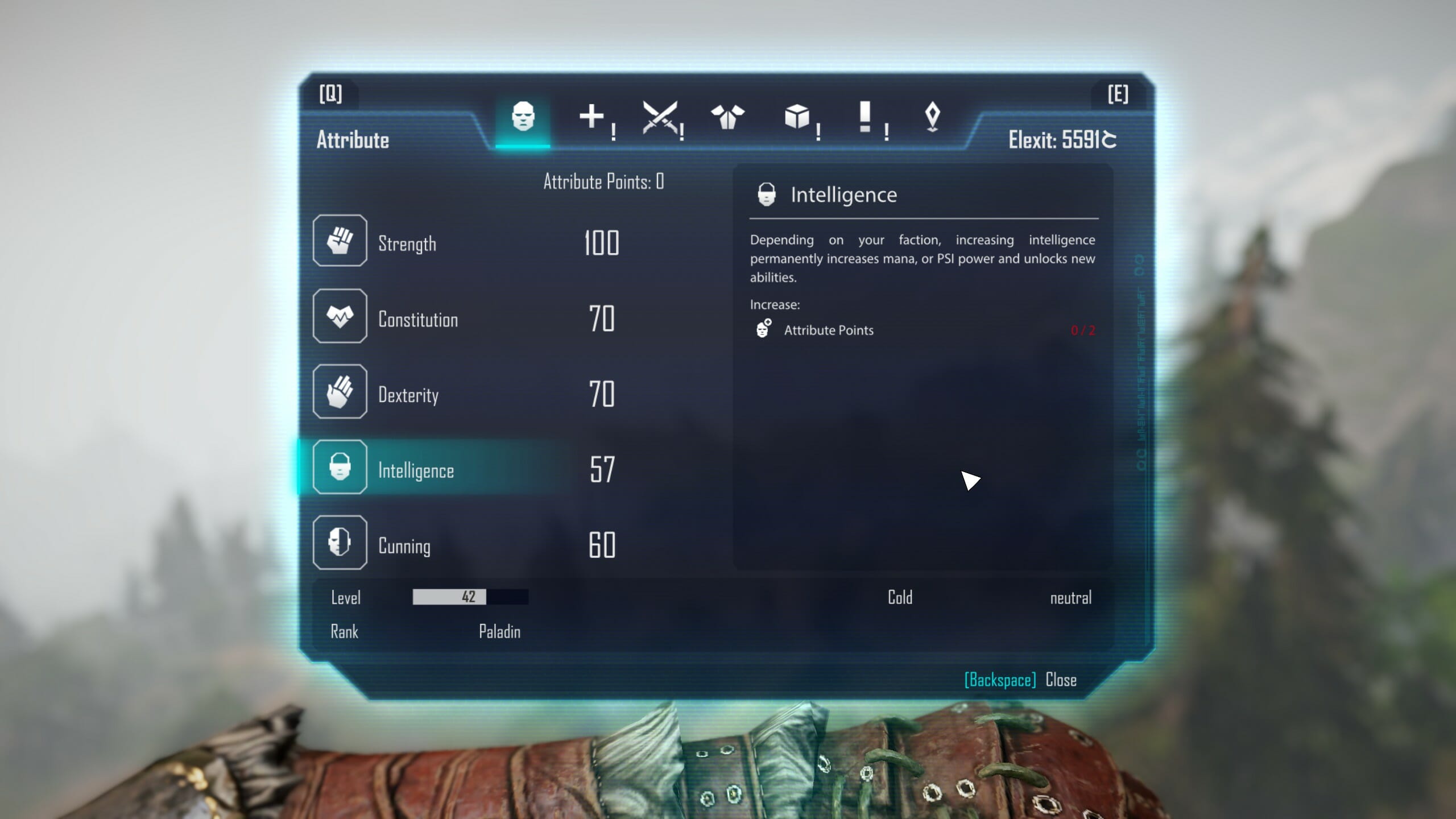The width and height of the screenshot is (1456, 819).
Task: Switch to the Attribute face tab
Action: pos(523,117)
